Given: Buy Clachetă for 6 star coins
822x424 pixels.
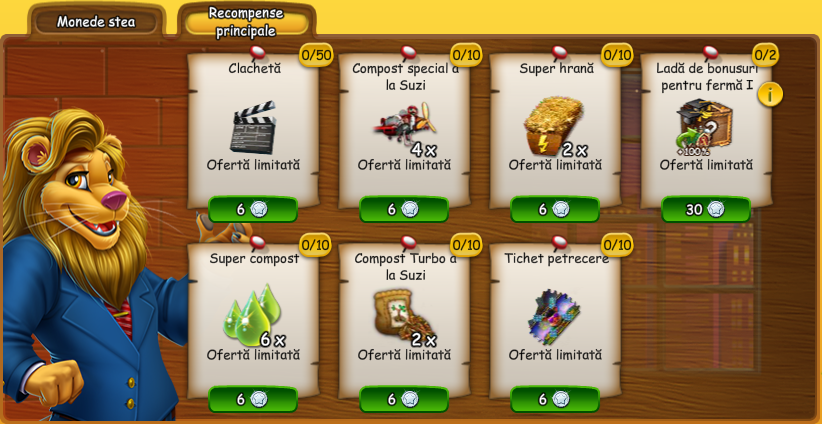Looking at the screenshot, I should coord(252,209).
